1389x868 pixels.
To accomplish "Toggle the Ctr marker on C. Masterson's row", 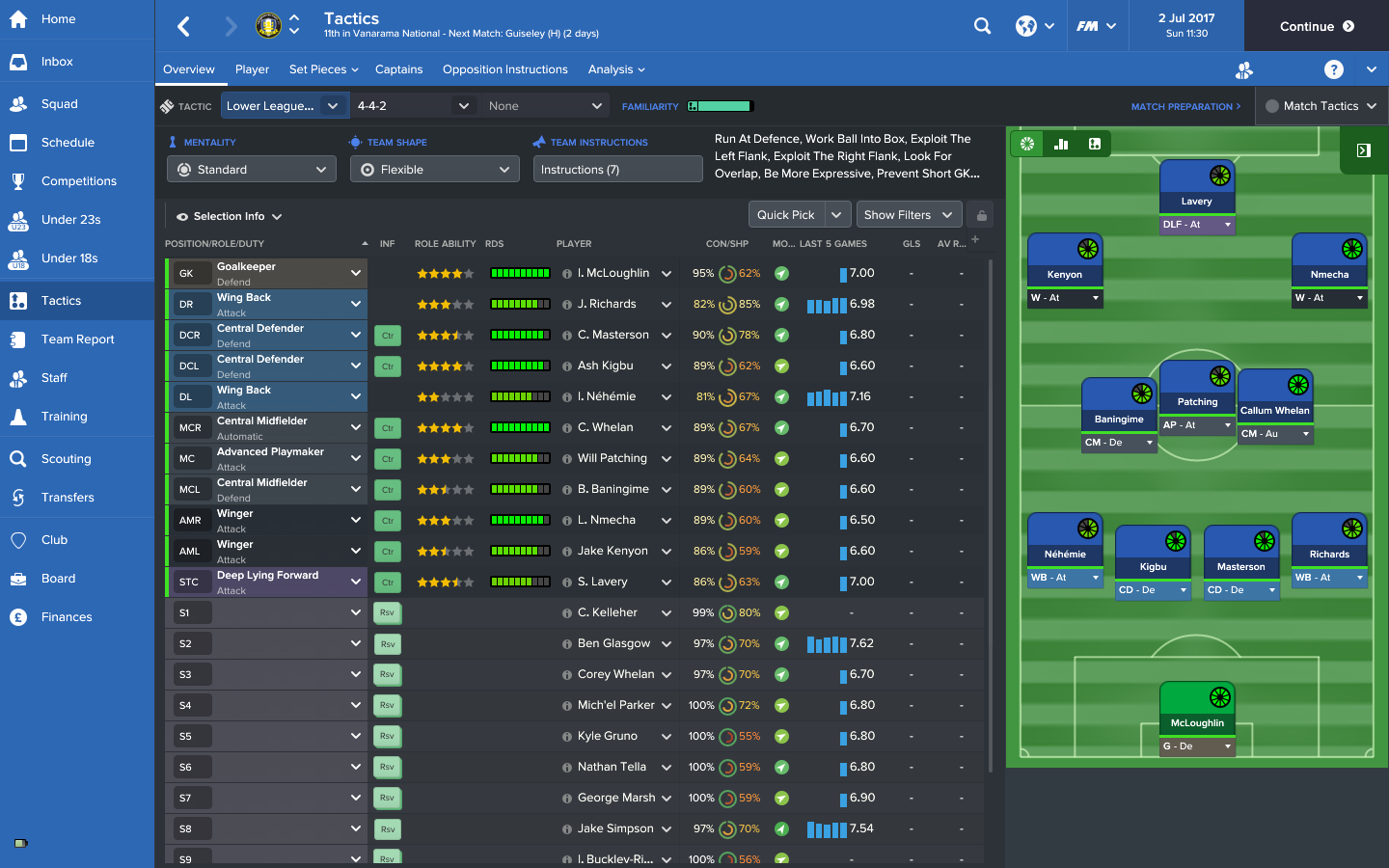I will pos(387,335).
